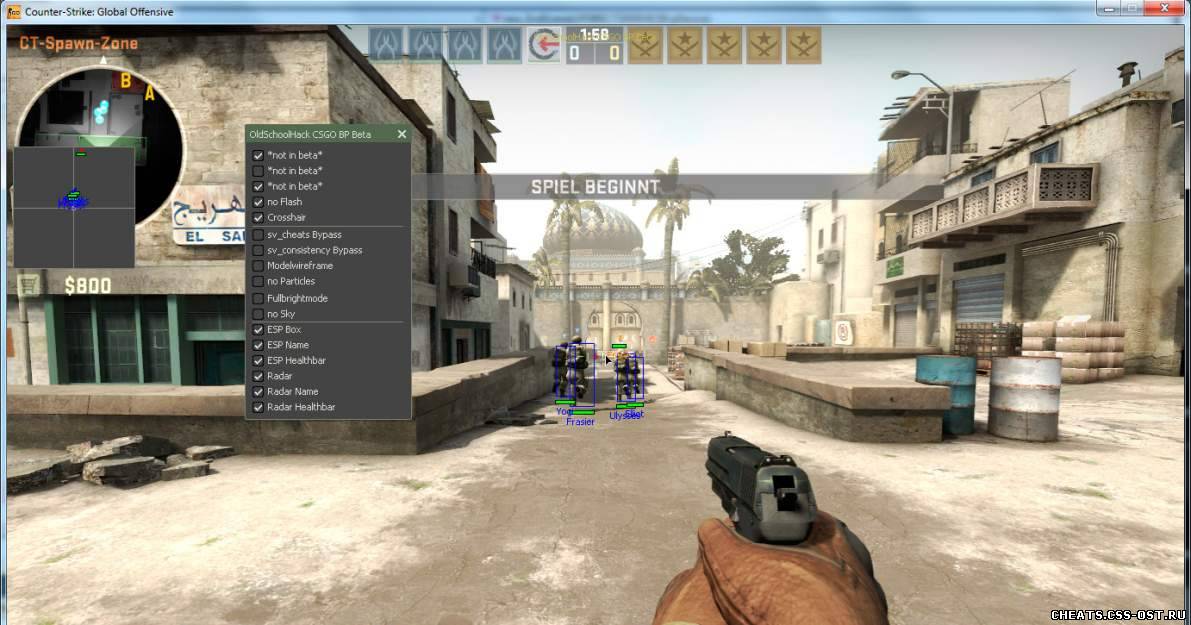The image size is (1191, 625).
Task: Uncheck ESP Healthbar
Action: click(x=258, y=360)
